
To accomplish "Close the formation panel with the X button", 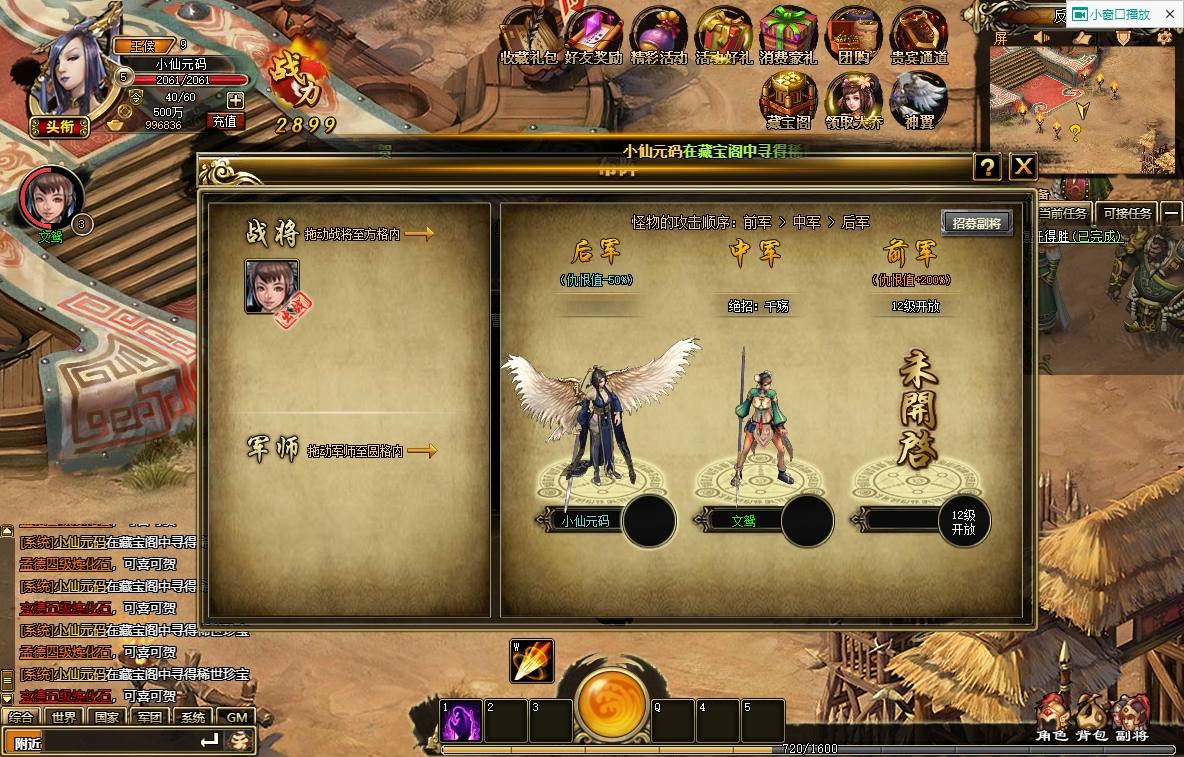I will 1022,167.
